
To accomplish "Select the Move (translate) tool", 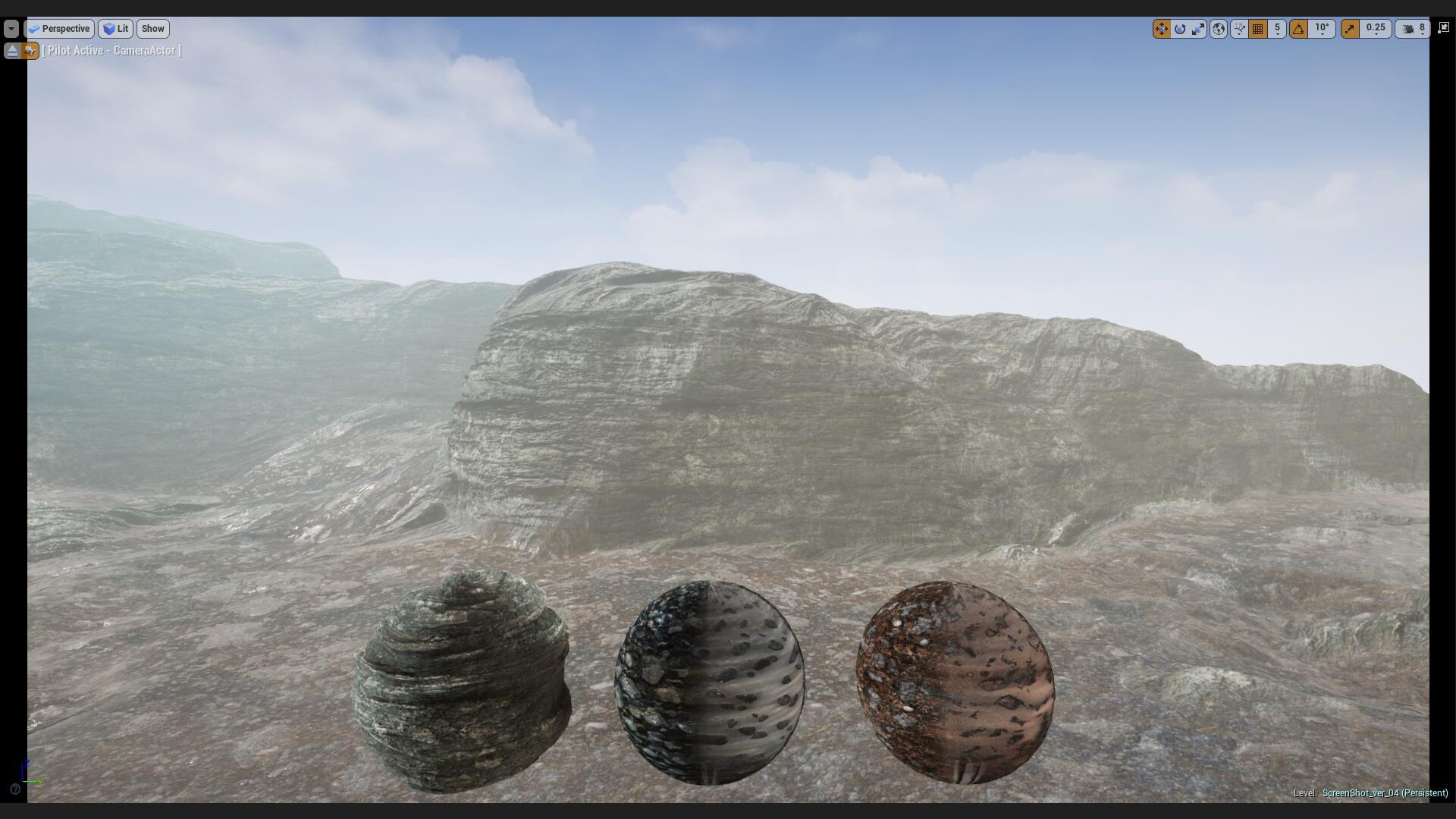I will 1163,29.
